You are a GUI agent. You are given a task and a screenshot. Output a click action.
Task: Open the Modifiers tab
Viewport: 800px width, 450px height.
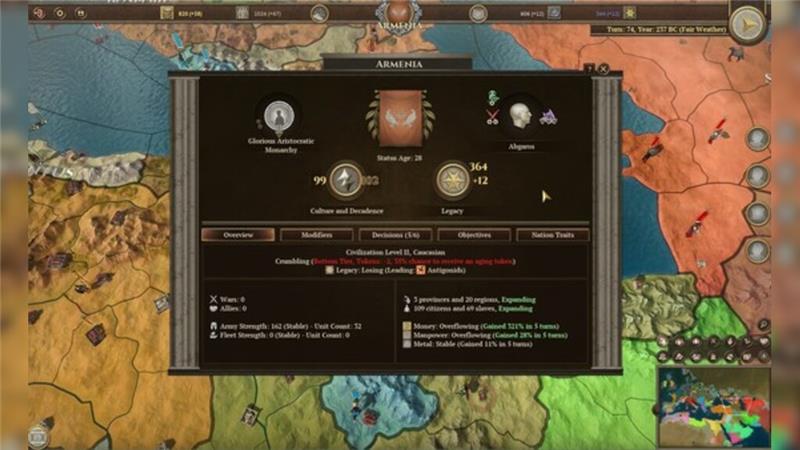click(317, 235)
